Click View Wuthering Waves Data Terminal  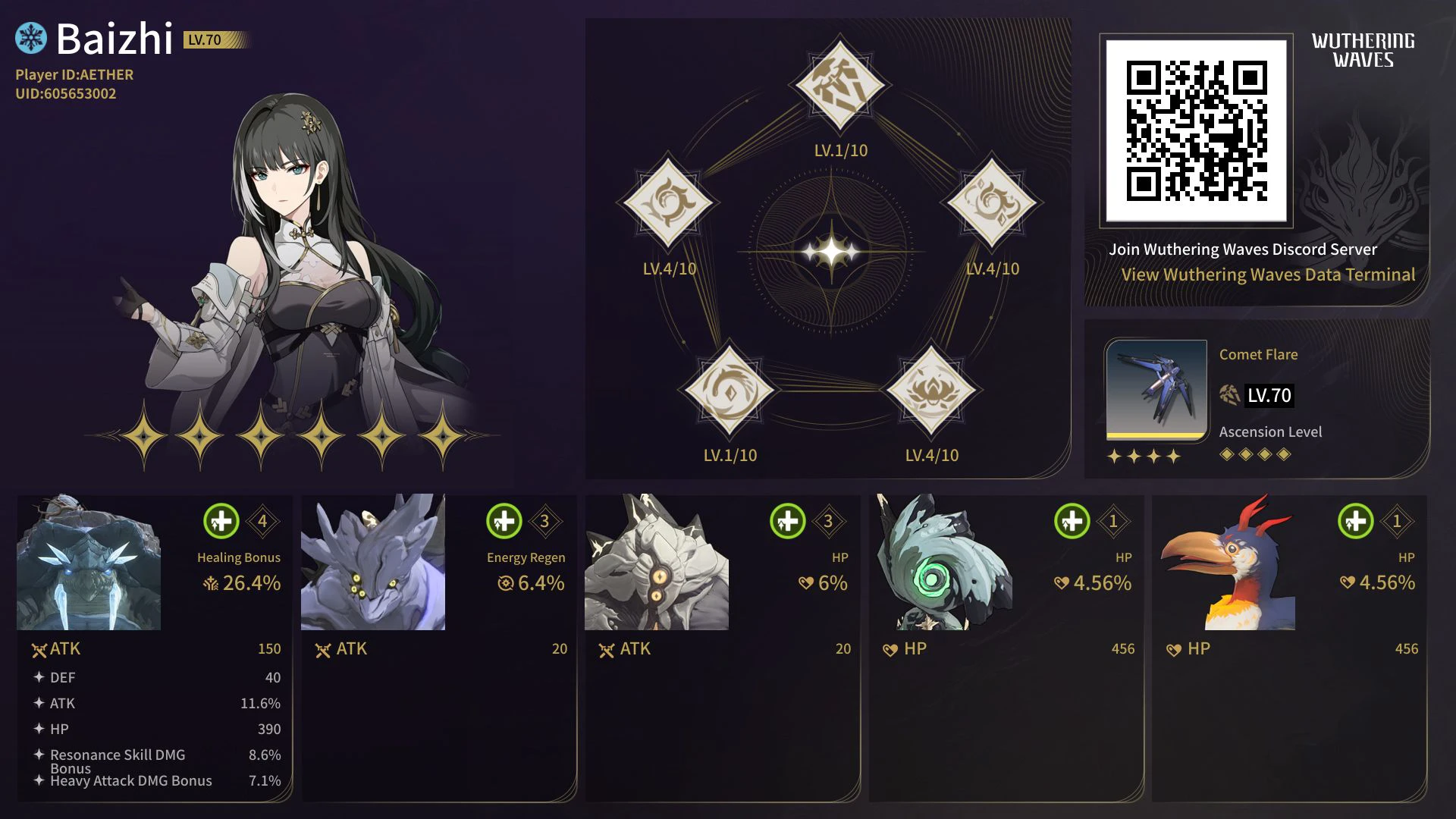pos(1268,275)
